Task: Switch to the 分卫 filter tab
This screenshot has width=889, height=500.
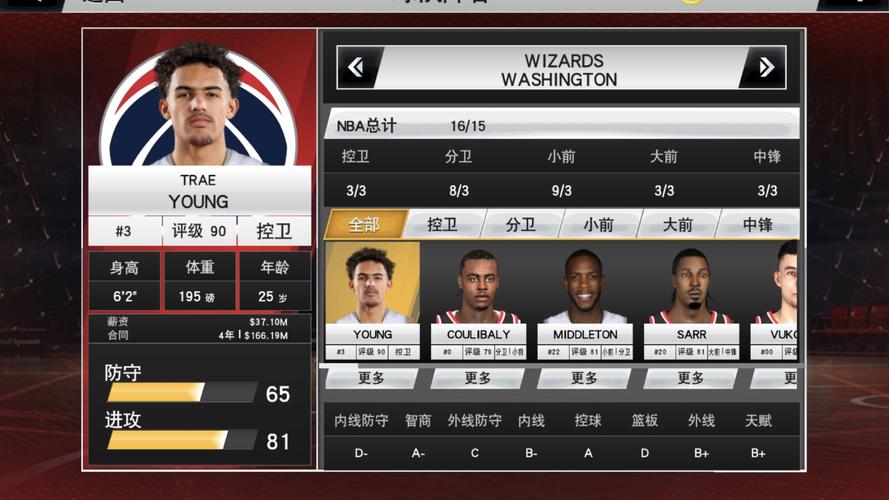Action: 520,225
